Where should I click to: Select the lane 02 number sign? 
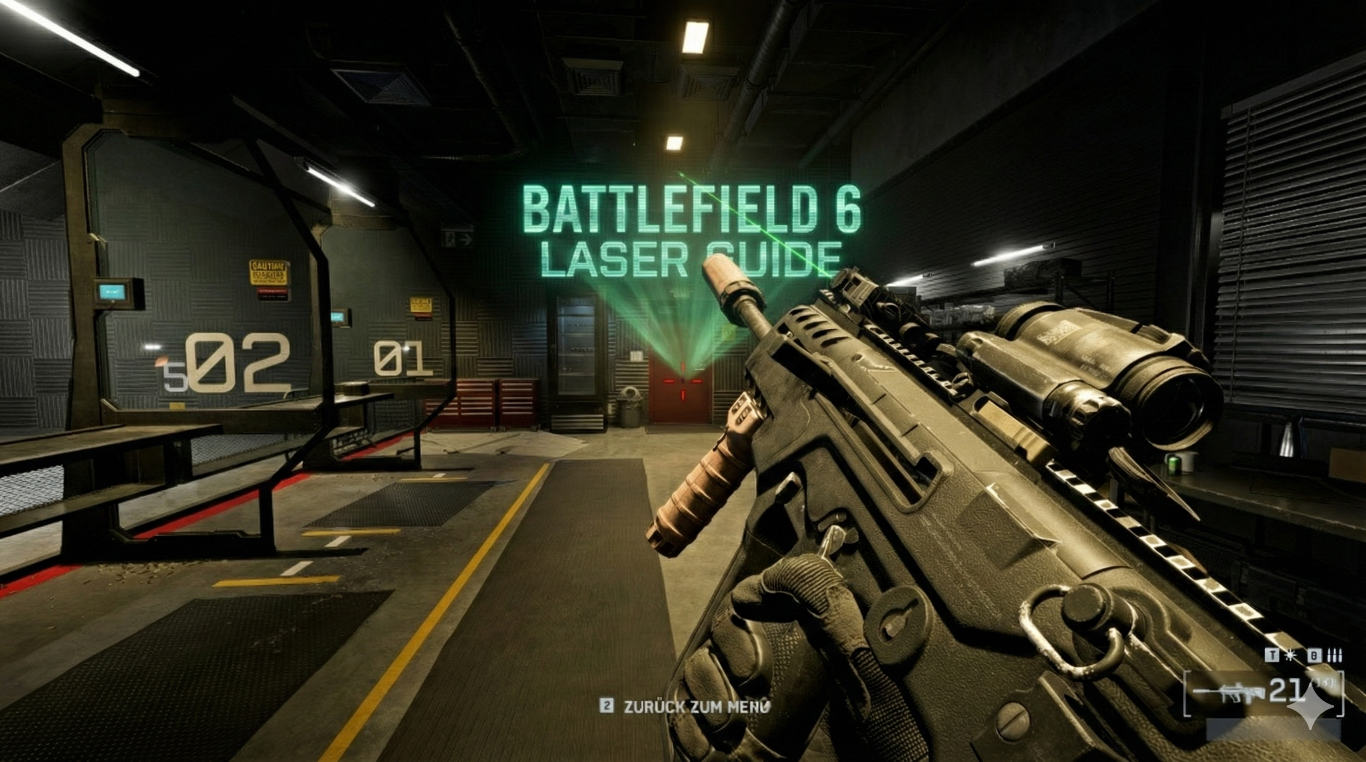(x=239, y=360)
